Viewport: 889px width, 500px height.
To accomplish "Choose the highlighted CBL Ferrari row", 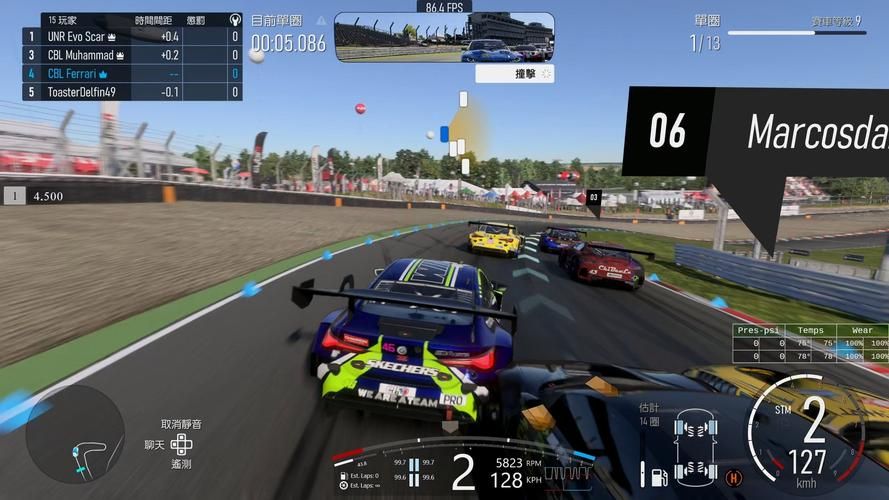I will click(130, 74).
